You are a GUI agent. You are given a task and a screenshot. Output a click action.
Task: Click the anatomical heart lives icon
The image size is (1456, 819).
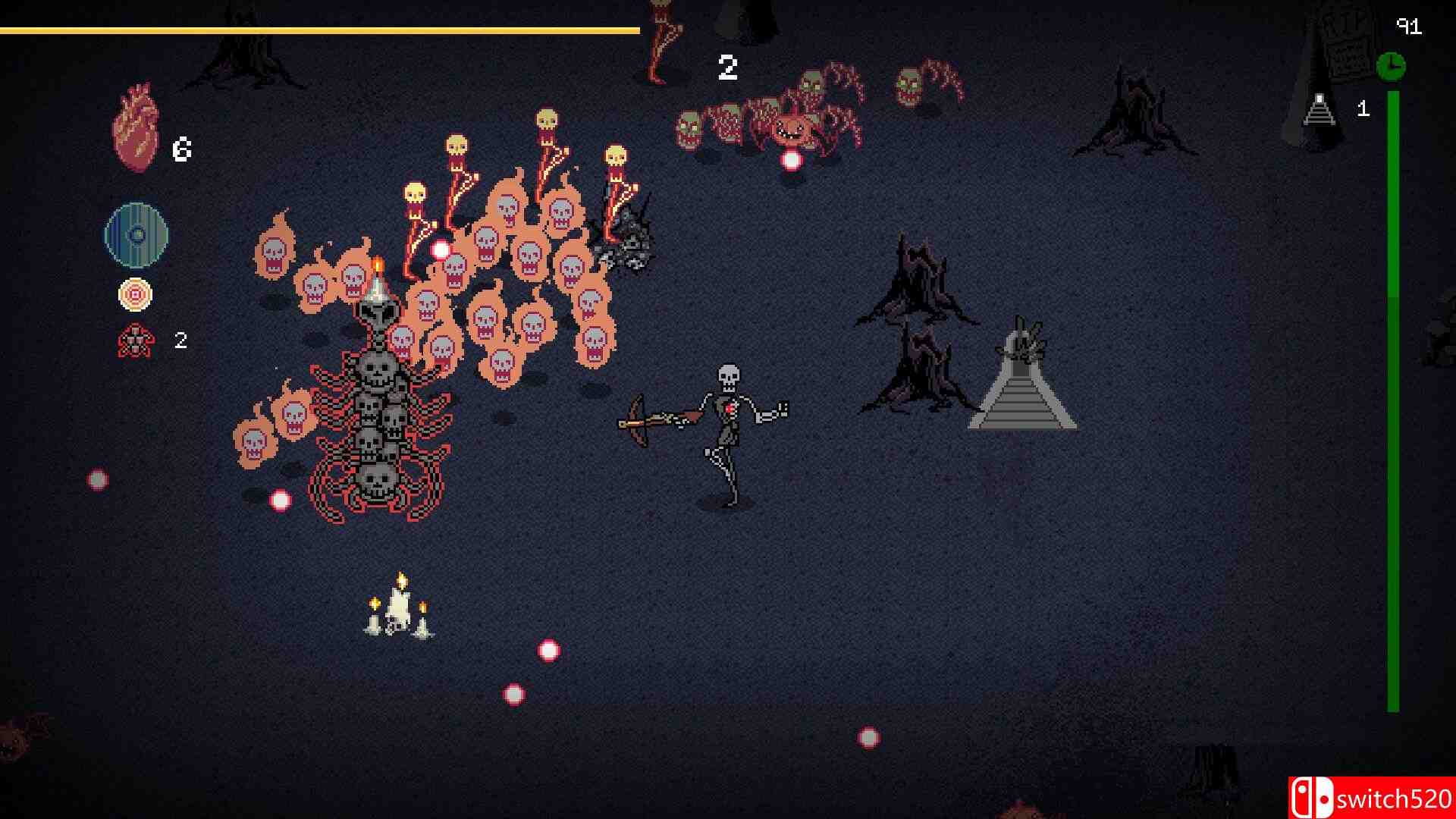click(x=136, y=128)
